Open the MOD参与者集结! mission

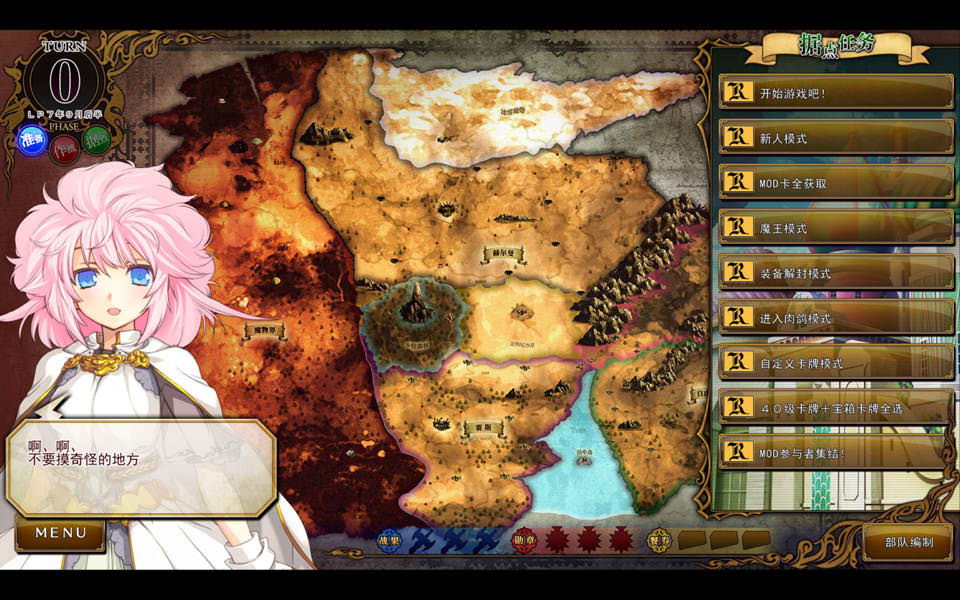point(836,453)
